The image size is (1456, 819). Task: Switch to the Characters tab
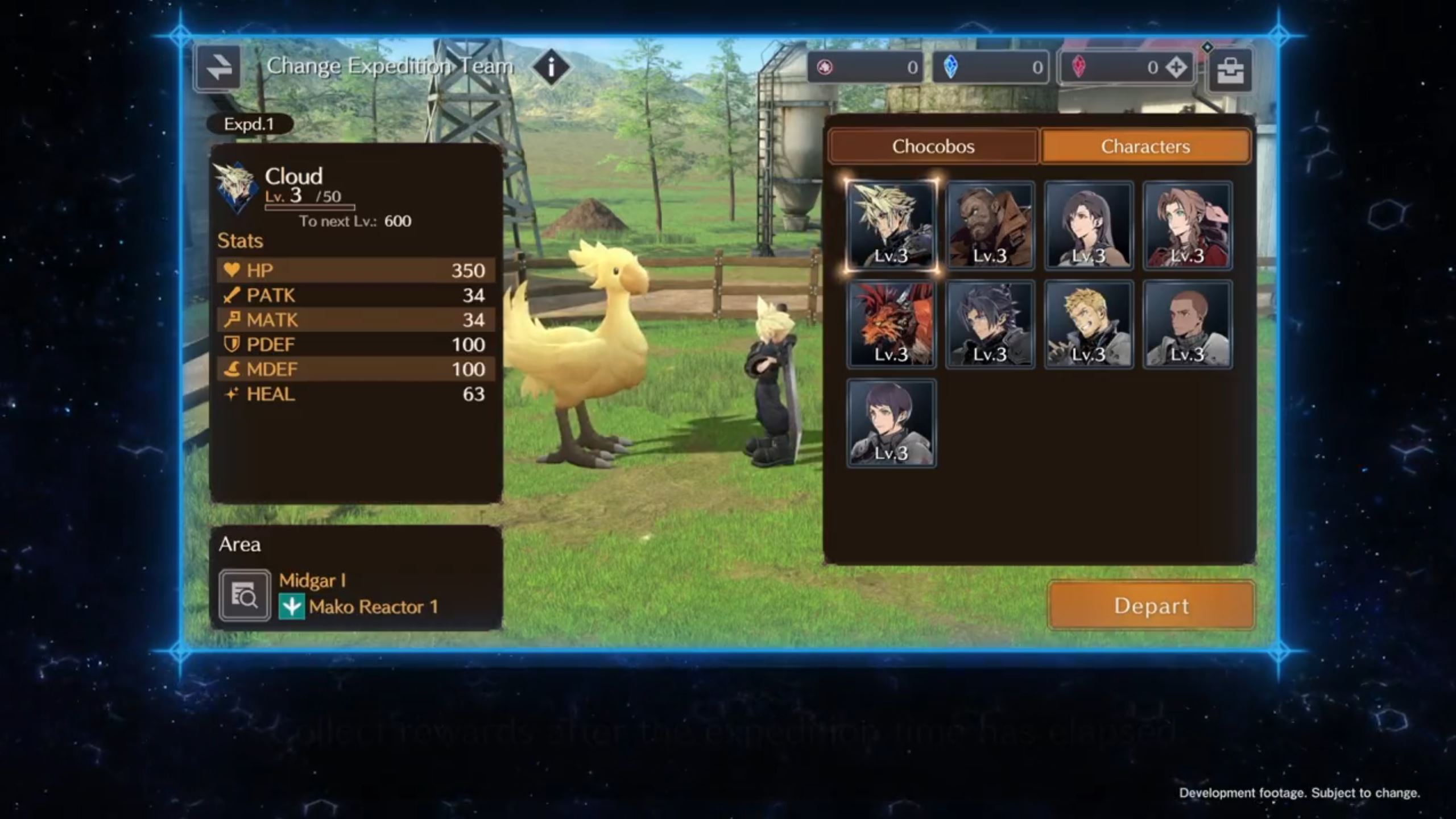(x=1145, y=146)
